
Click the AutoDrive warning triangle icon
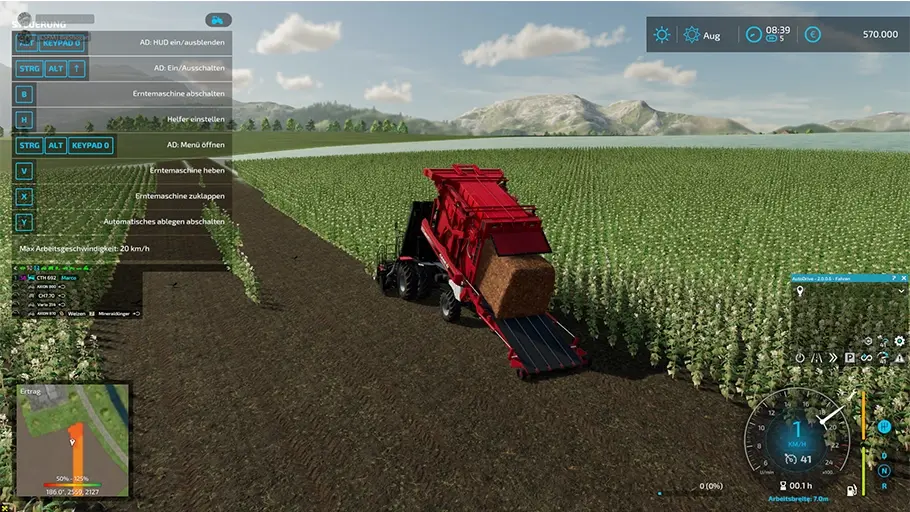tap(899, 357)
